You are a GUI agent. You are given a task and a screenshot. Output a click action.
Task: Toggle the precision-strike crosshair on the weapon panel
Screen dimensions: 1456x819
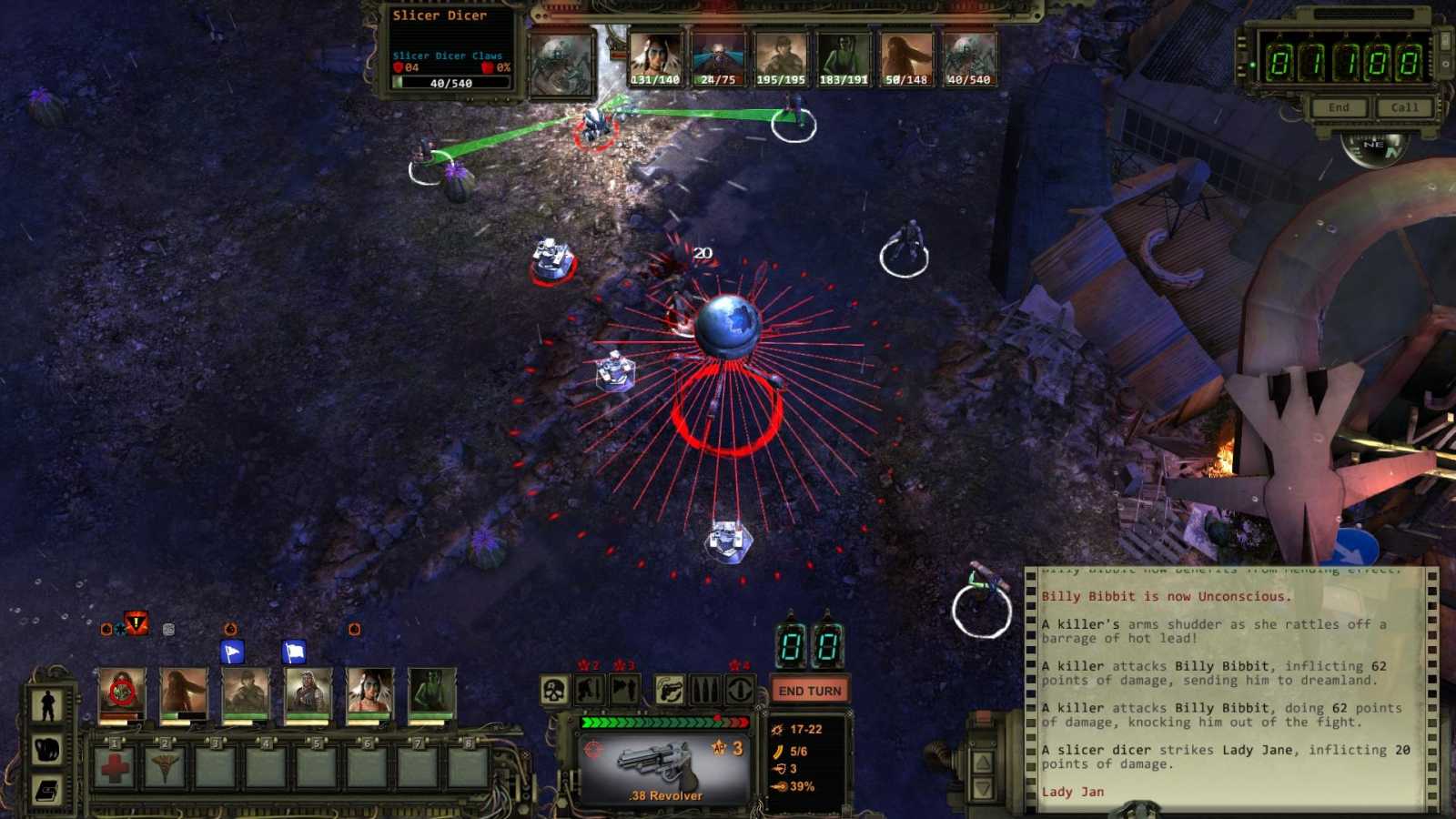(x=593, y=748)
